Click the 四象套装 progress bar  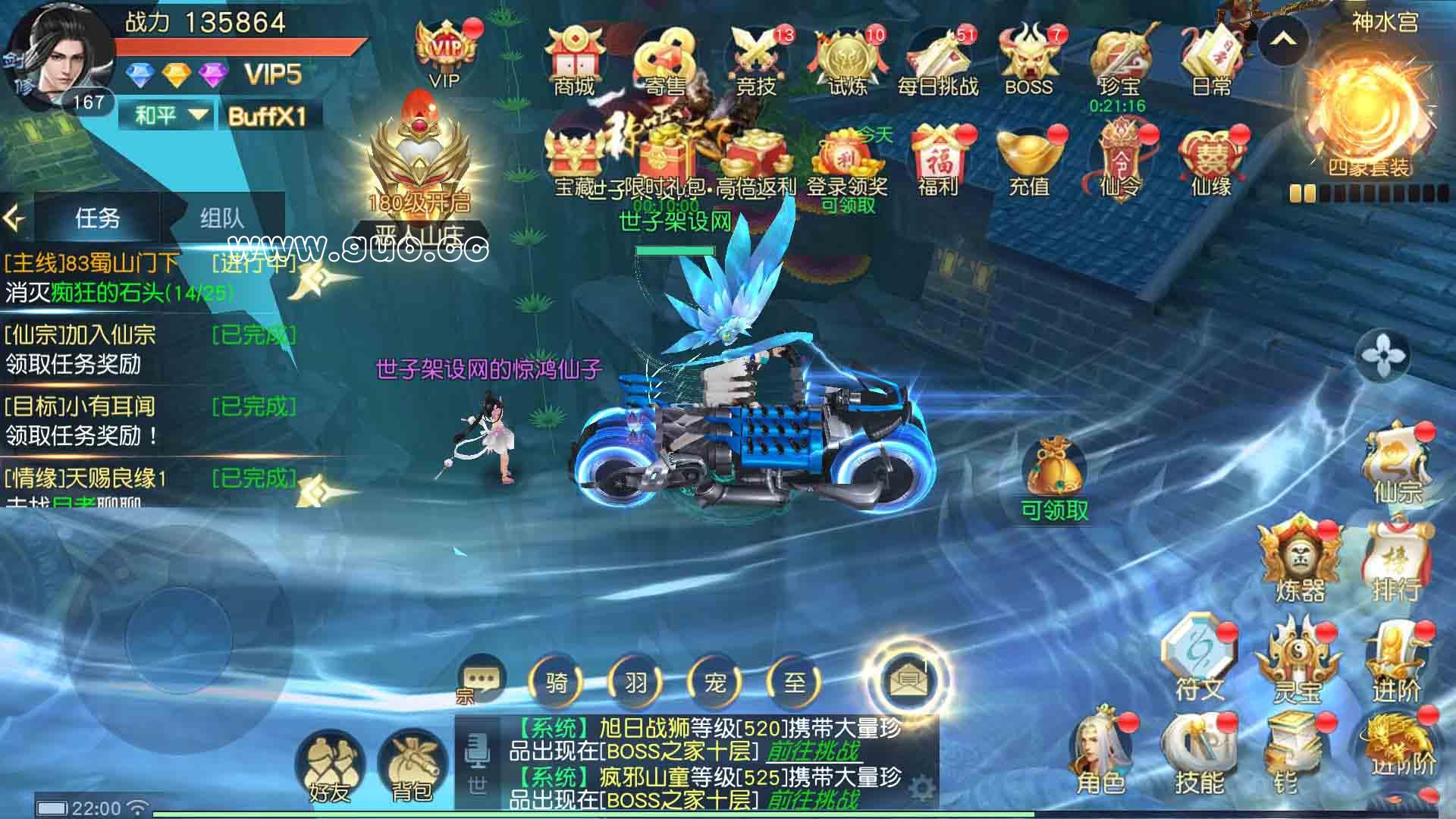(x=1365, y=193)
